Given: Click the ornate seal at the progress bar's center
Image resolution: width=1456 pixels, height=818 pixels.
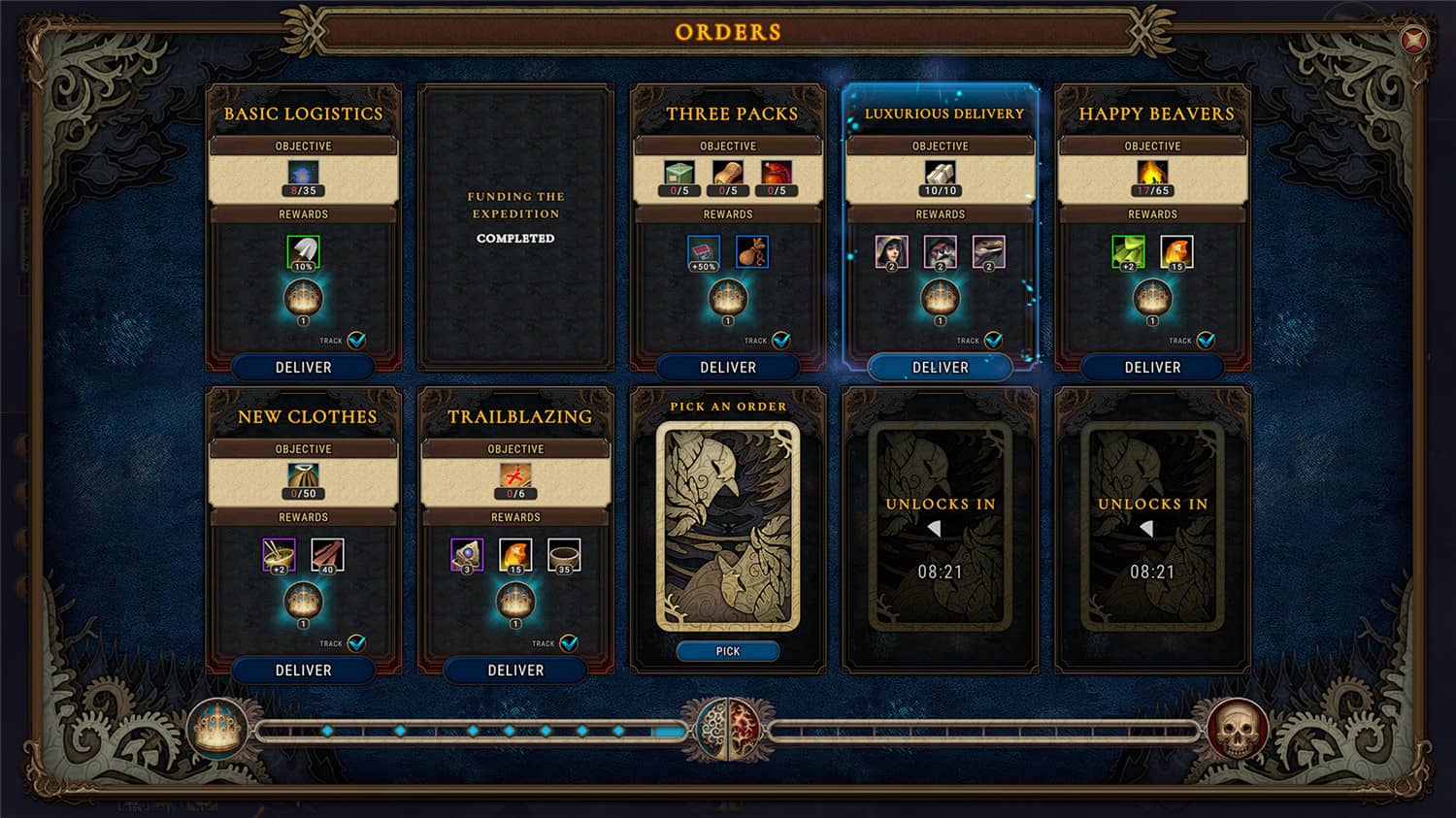Looking at the screenshot, I should (728, 728).
